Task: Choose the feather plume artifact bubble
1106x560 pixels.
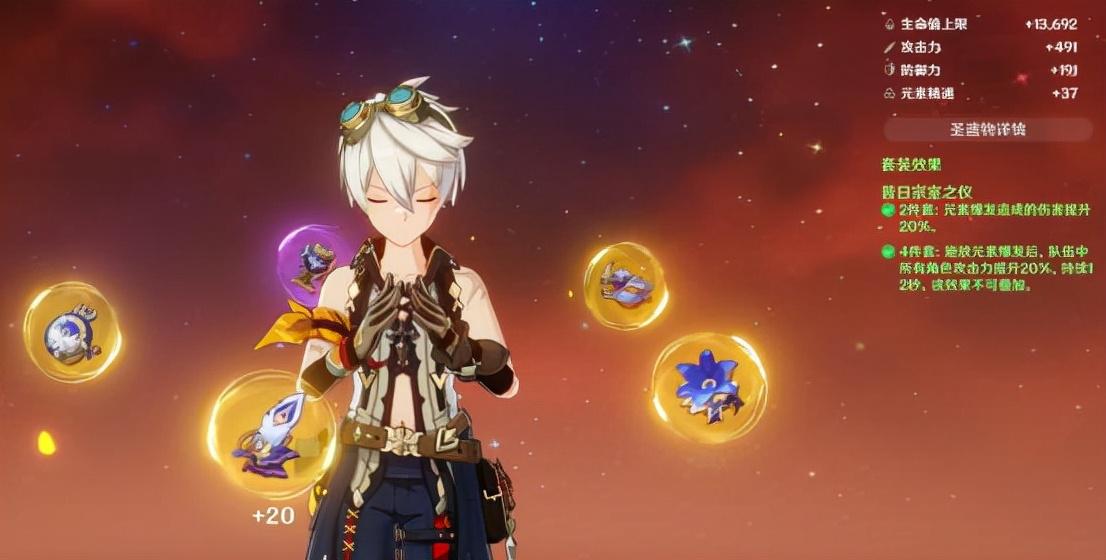Action: pos(625,286)
